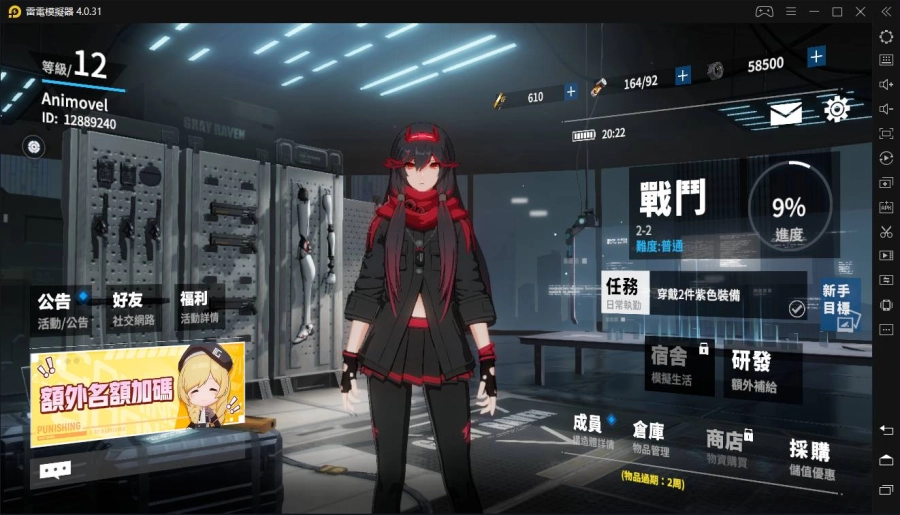The width and height of the screenshot is (900, 515).
Task: Open the 商店 shop
Action: (726, 445)
